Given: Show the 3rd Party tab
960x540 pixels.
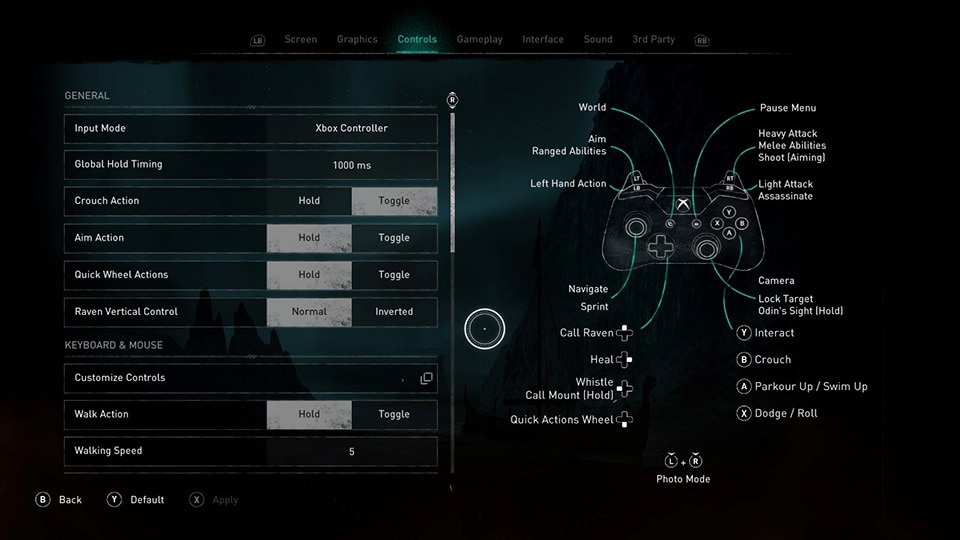Looking at the screenshot, I should 653,40.
